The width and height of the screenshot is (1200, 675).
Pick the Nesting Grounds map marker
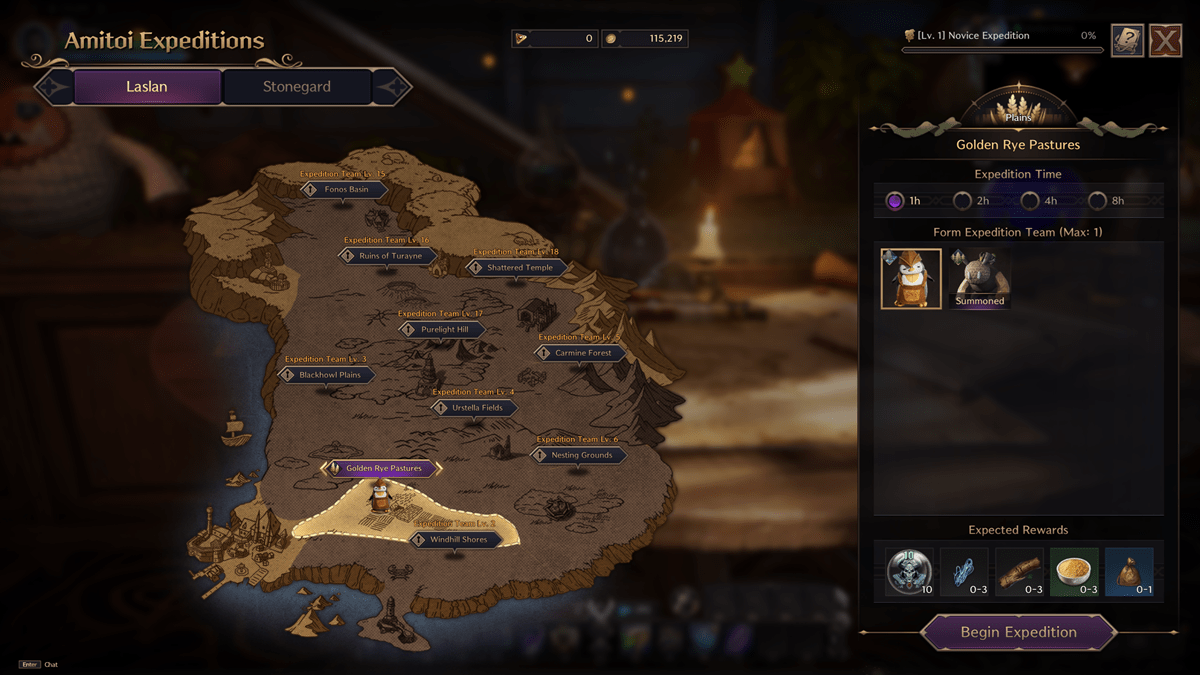[x=580, y=455]
